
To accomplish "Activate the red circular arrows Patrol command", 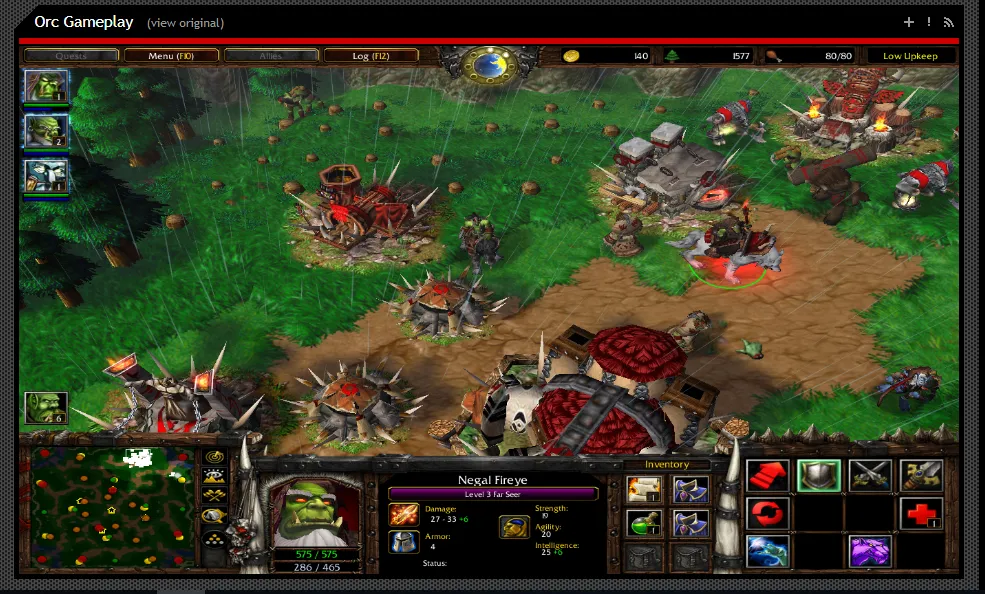I will pos(768,514).
